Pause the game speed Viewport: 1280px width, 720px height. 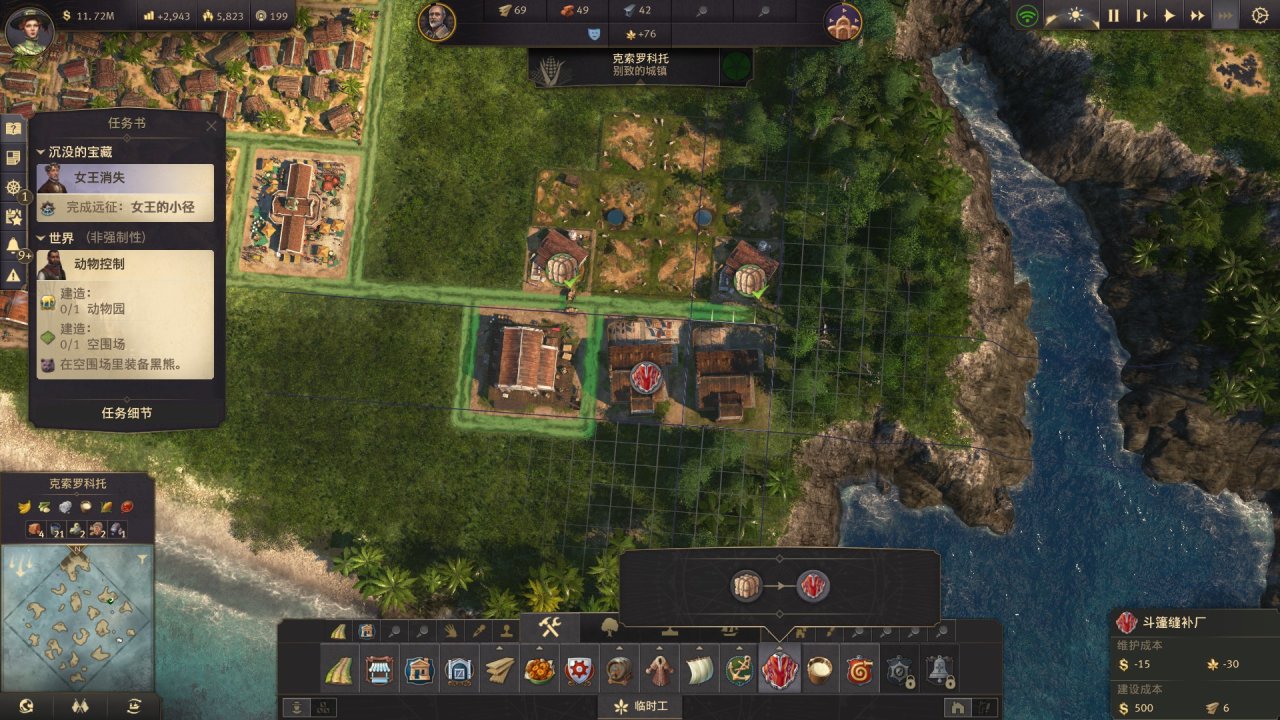pos(1113,16)
